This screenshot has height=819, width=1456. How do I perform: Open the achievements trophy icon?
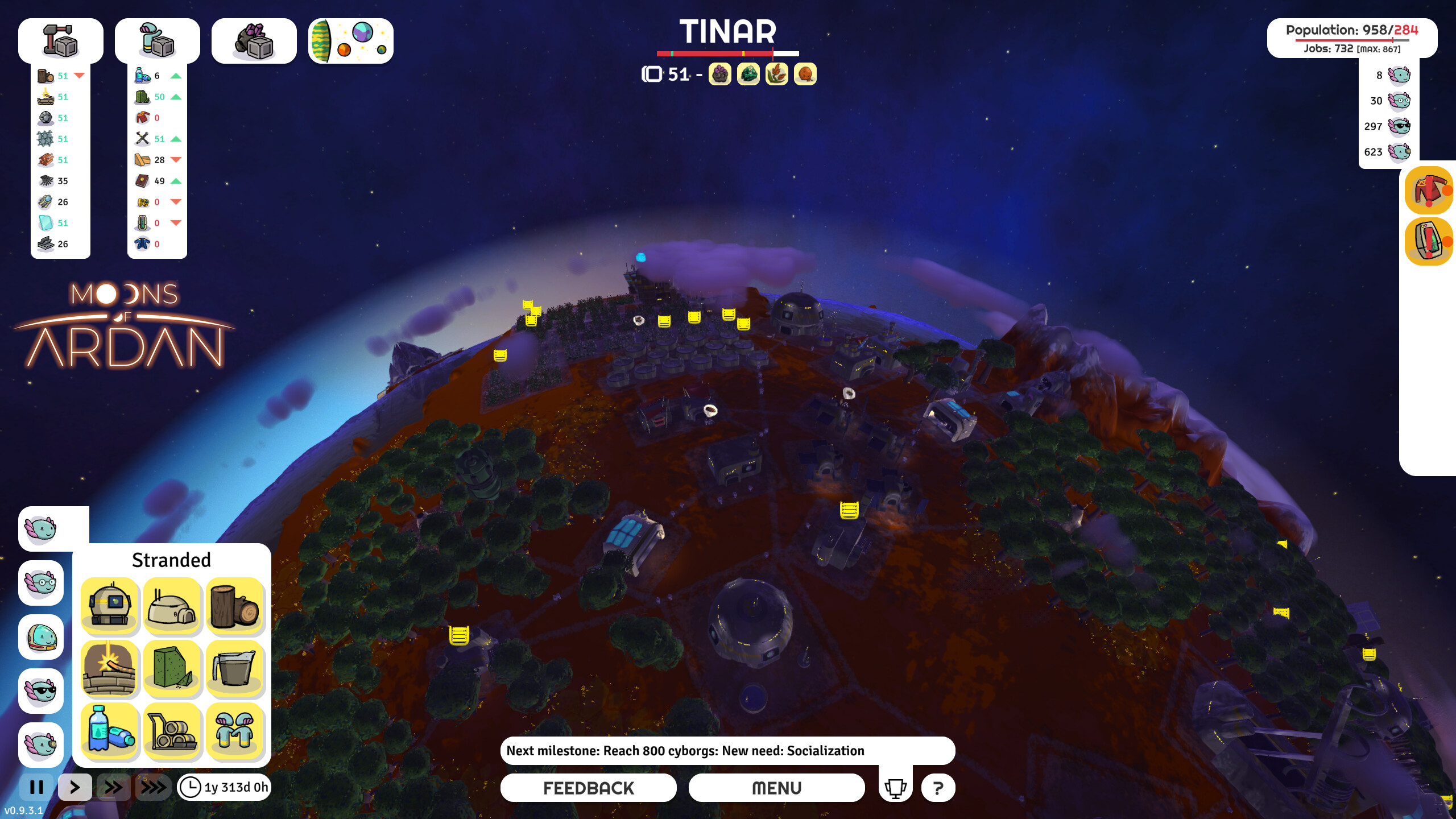[x=895, y=788]
